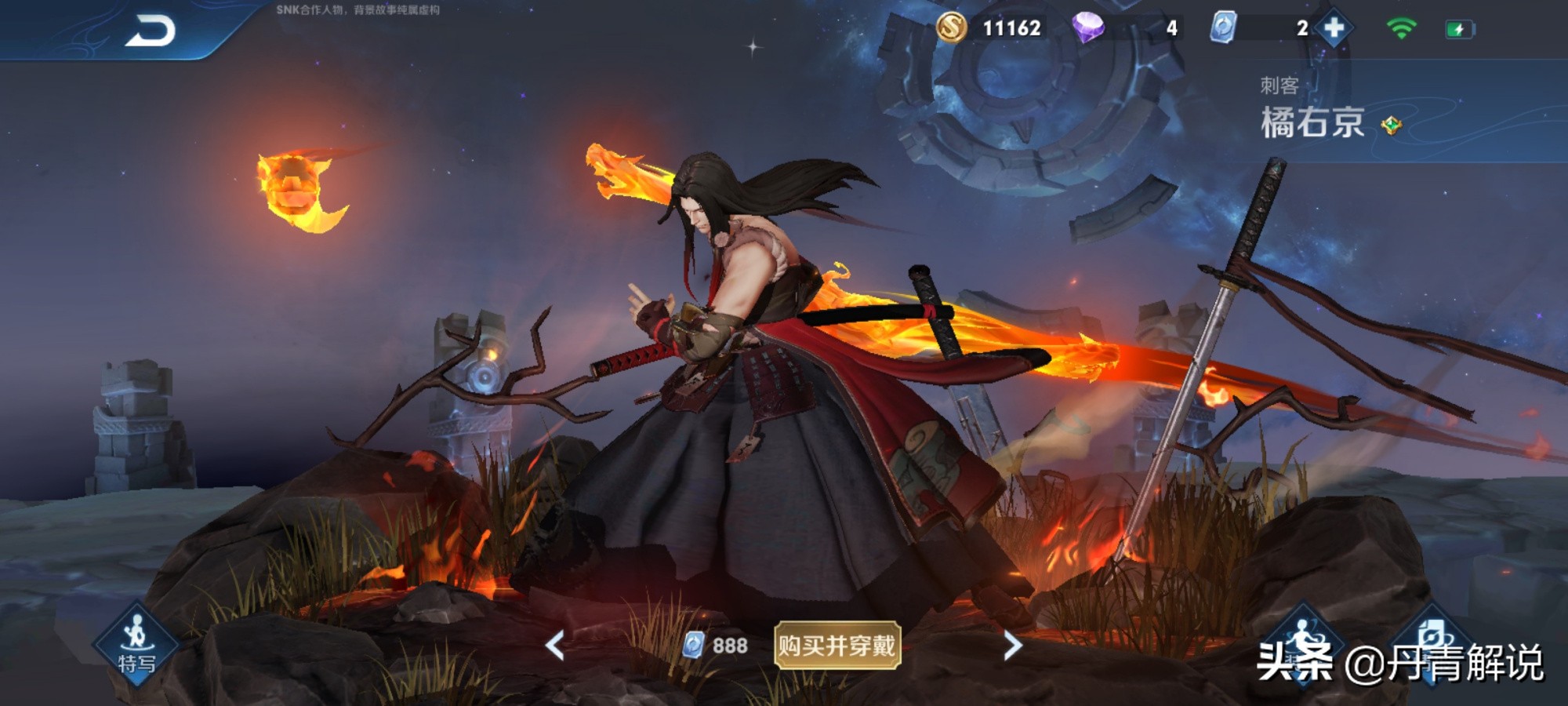Click the 购买并穿戴 buy and equip button
Screen dimensions: 1568x706
pos(837,646)
